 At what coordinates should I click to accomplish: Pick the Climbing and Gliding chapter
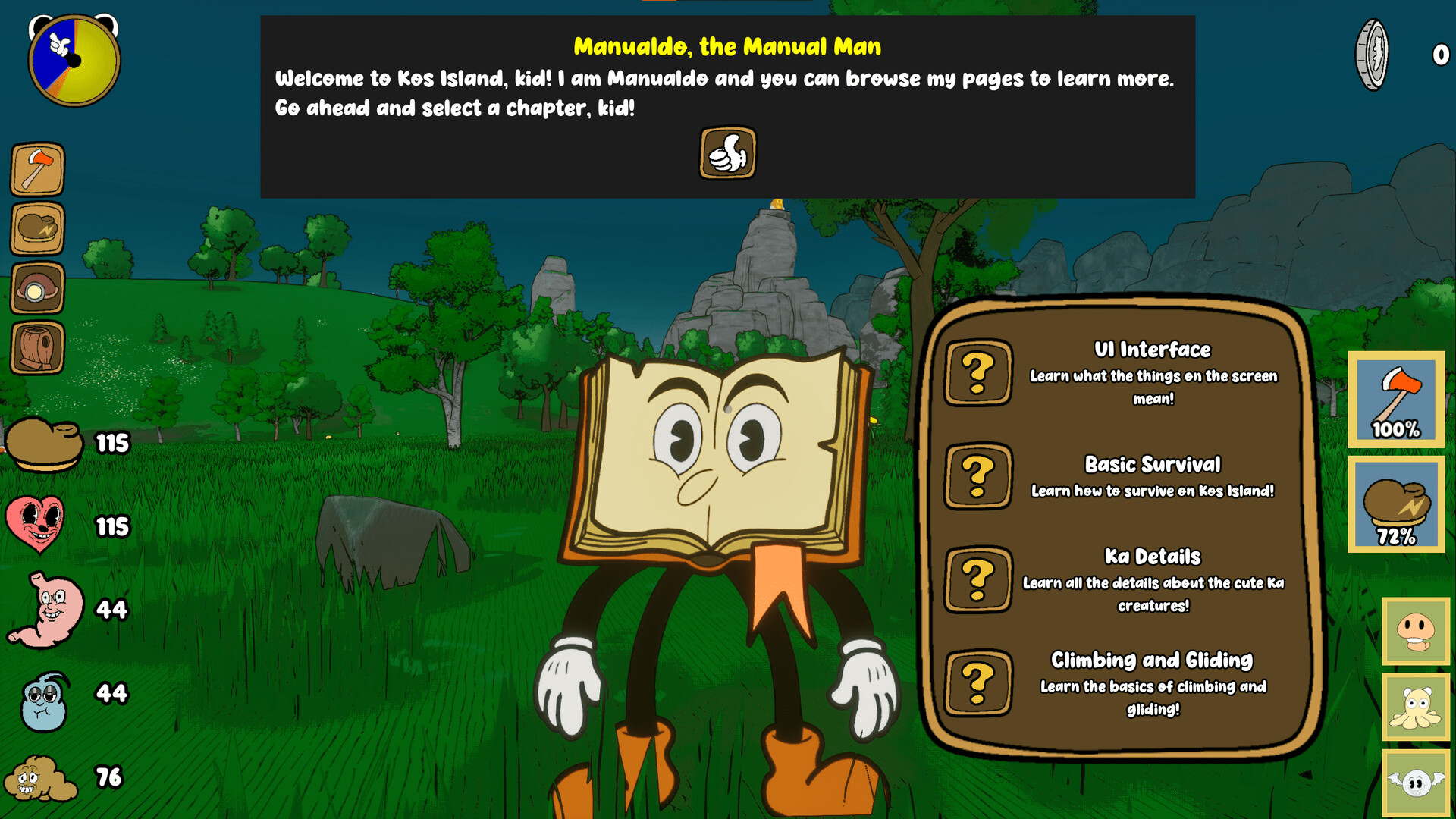click(977, 683)
